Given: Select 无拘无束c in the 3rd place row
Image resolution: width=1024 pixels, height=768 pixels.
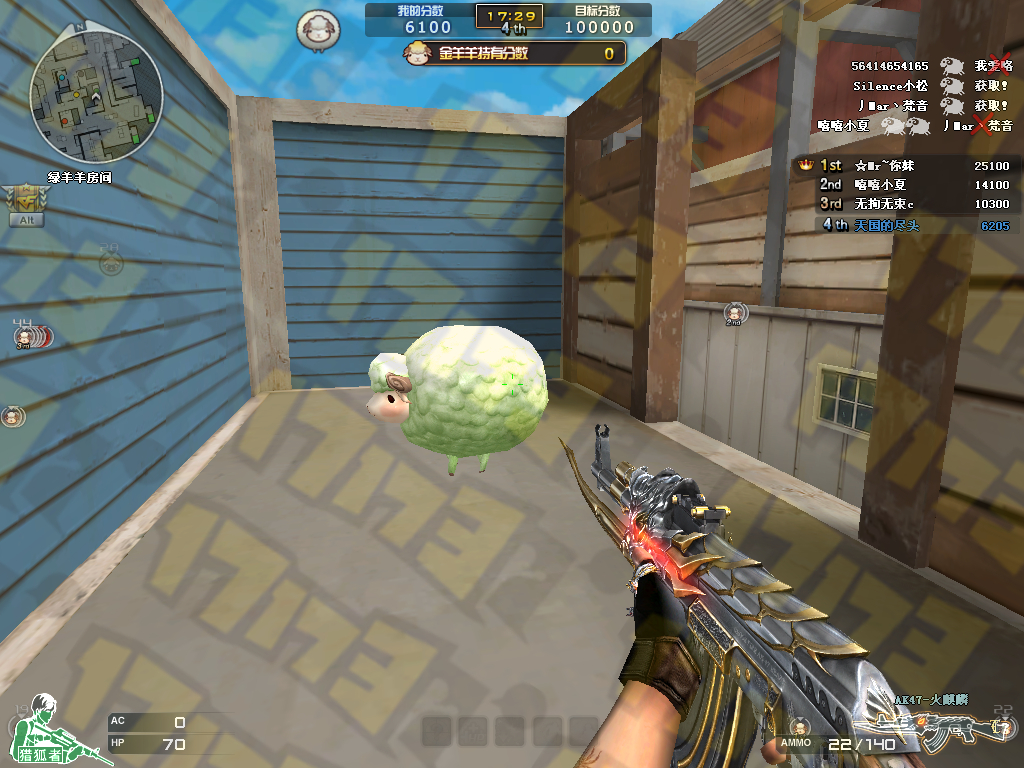Looking at the screenshot, I should (x=884, y=204).
